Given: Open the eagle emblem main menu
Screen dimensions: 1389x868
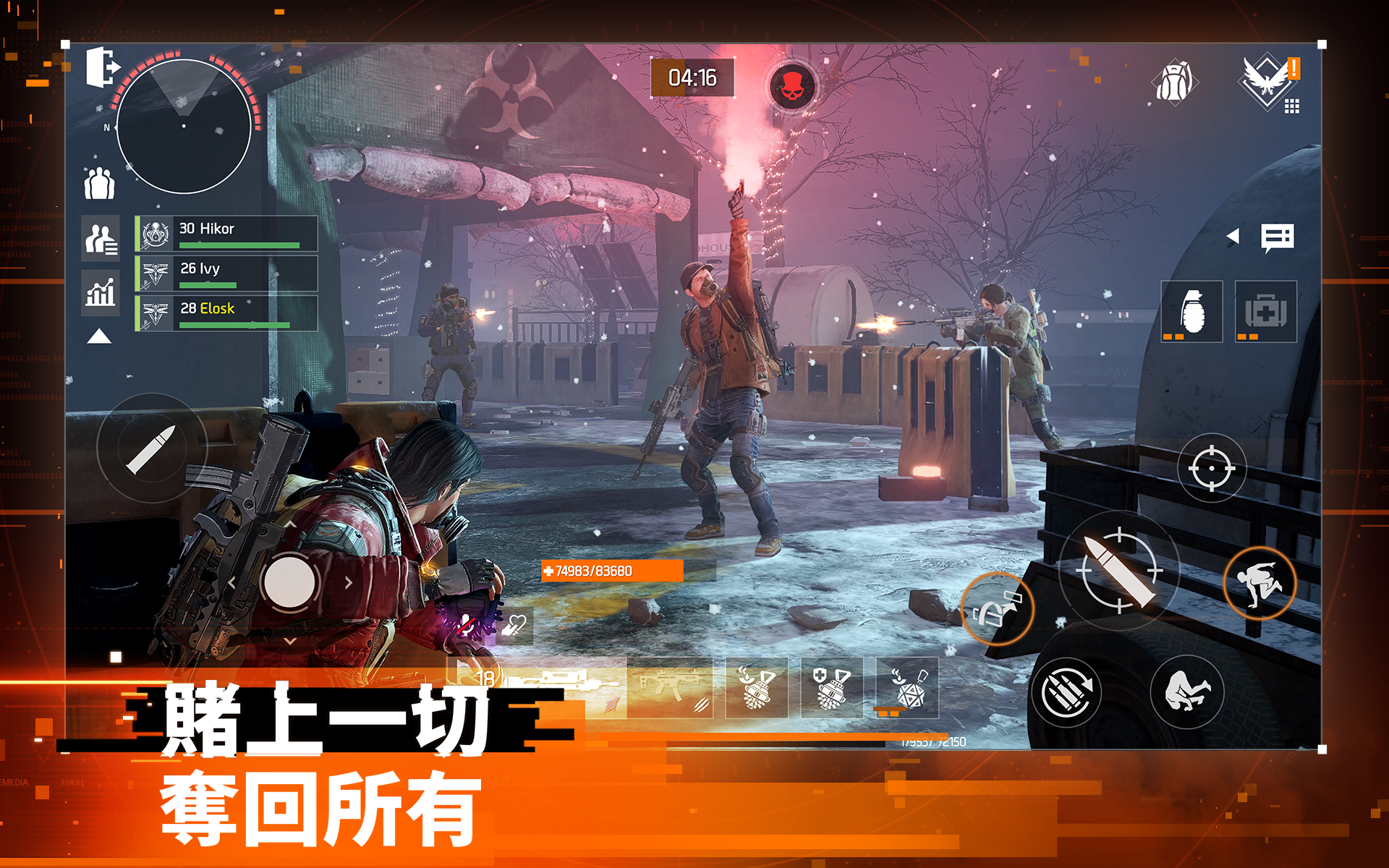Looking at the screenshot, I should 1267,81.
